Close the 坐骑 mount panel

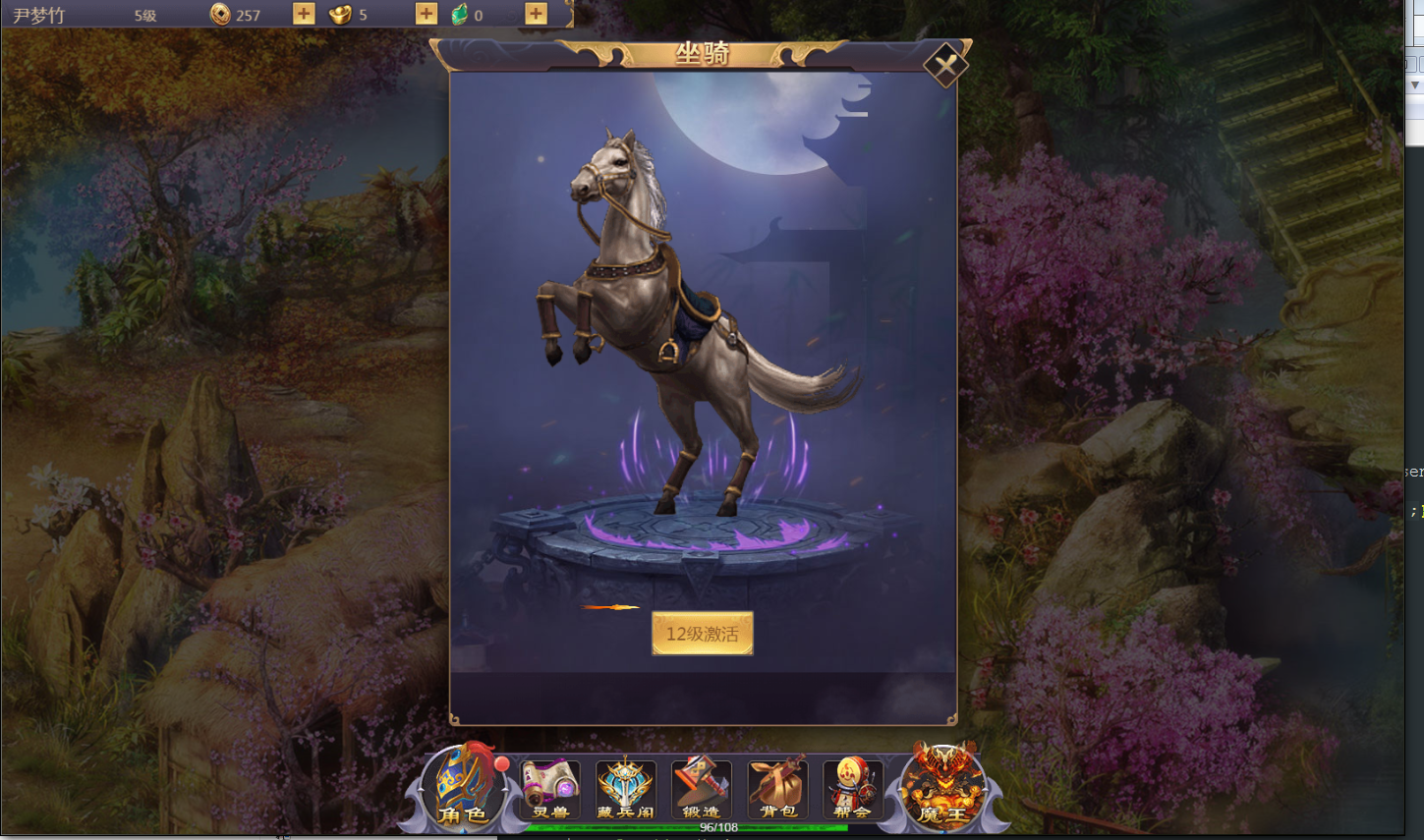[x=945, y=66]
